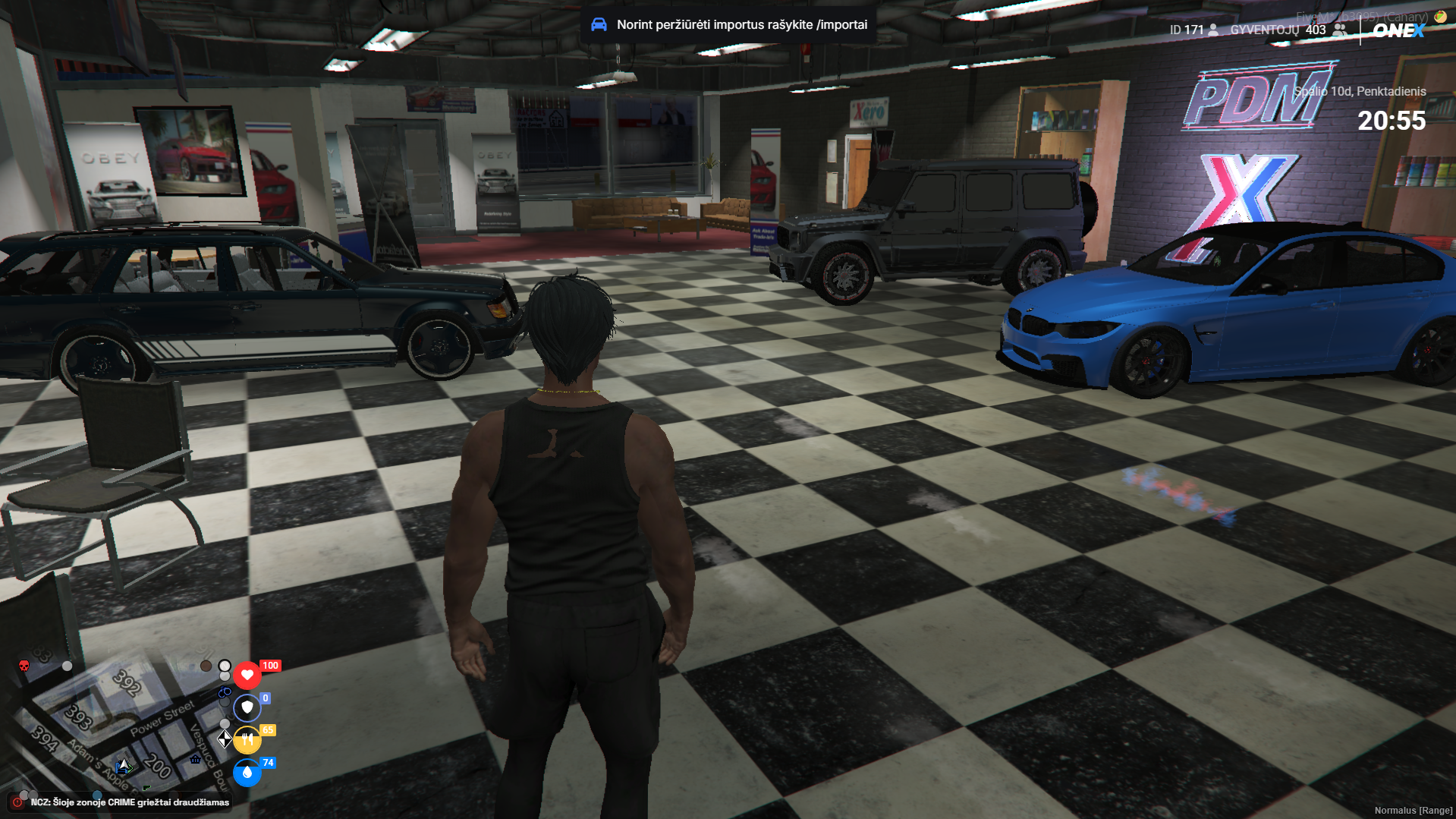Select the fork and knife hunger icon
Image resolution: width=1456 pixels, height=819 pixels.
coord(247,740)
